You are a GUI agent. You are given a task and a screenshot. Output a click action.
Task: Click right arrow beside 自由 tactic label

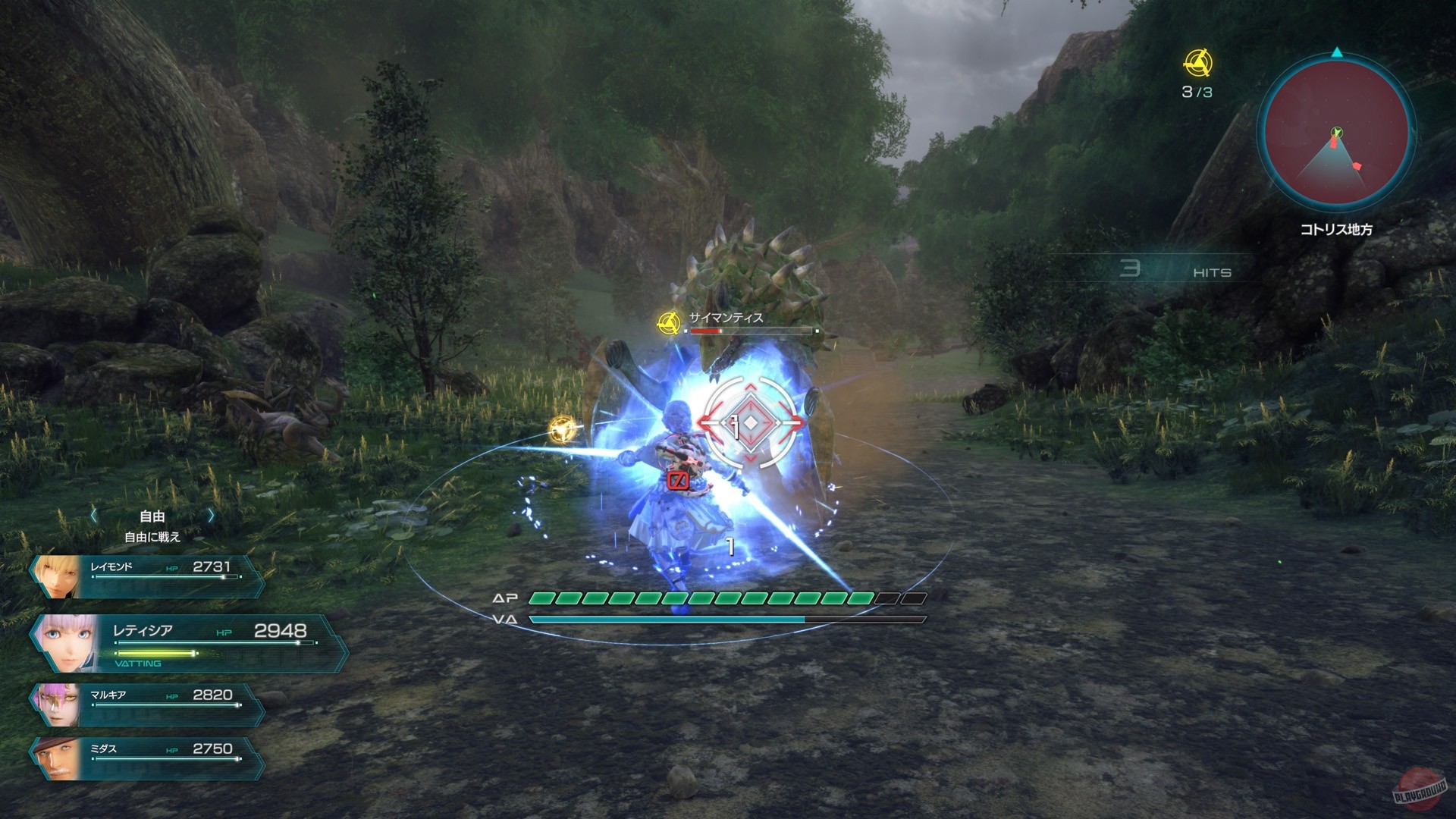click(x=210, y=514)
